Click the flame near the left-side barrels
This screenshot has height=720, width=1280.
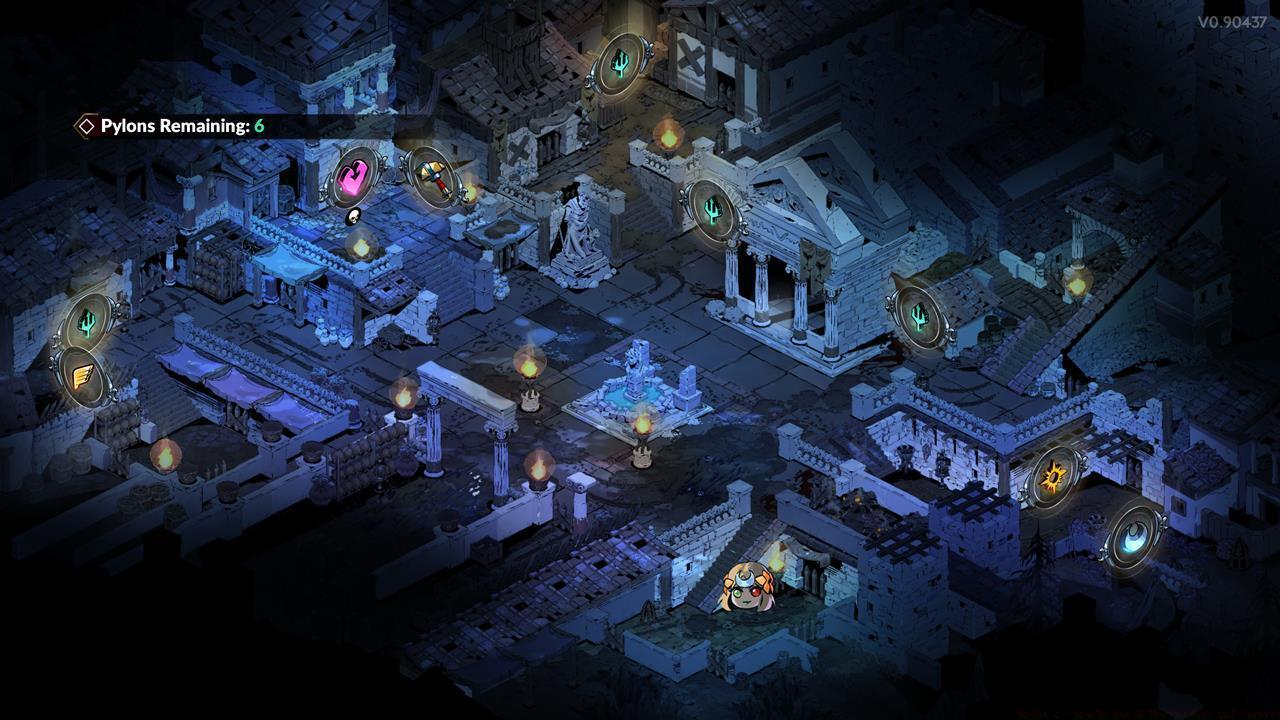pos(167,455)
